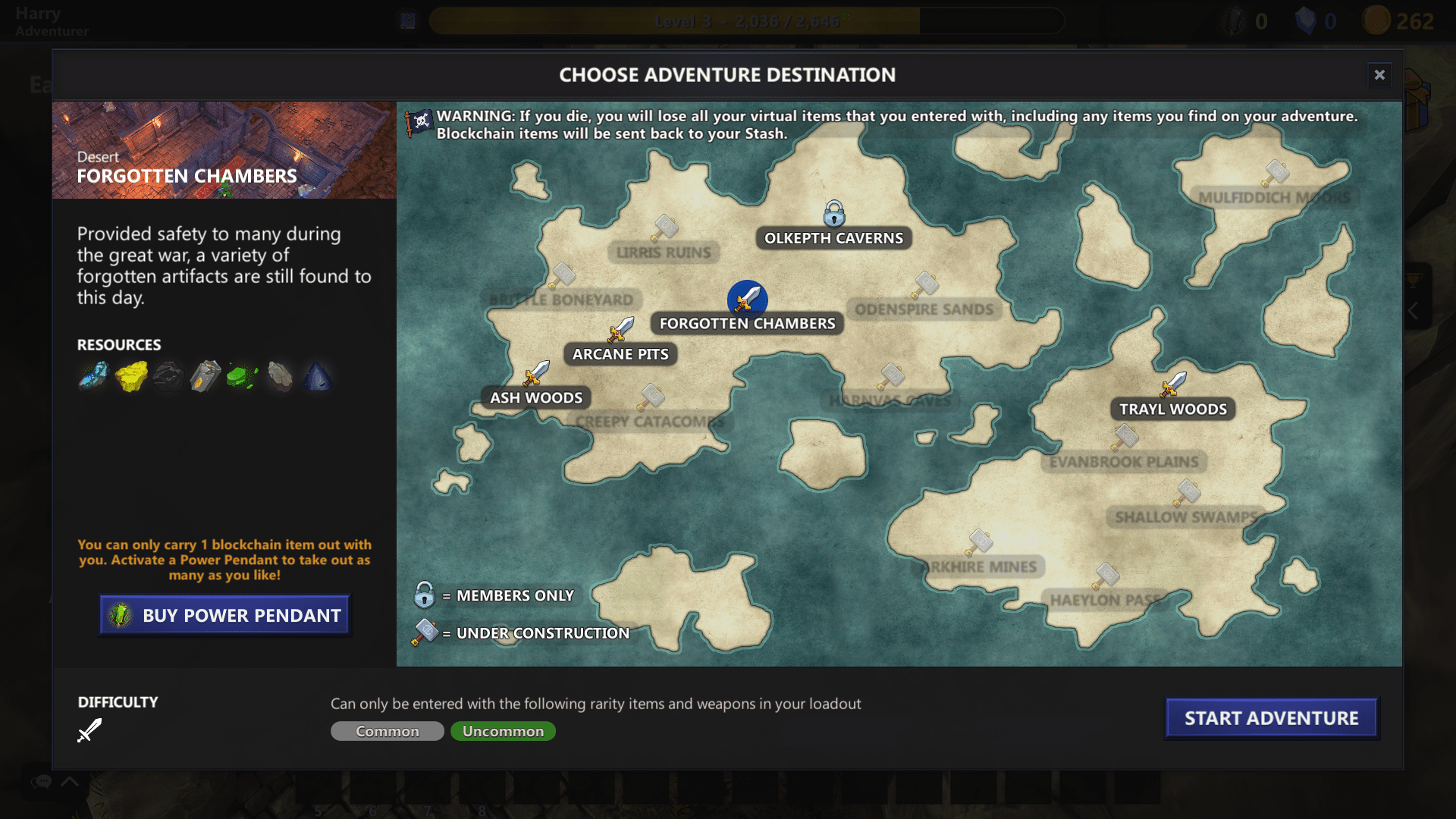The height and width of the screenshot is (819, 1456).
Task: Buy a Power Pendant
Action: (224, 615)
